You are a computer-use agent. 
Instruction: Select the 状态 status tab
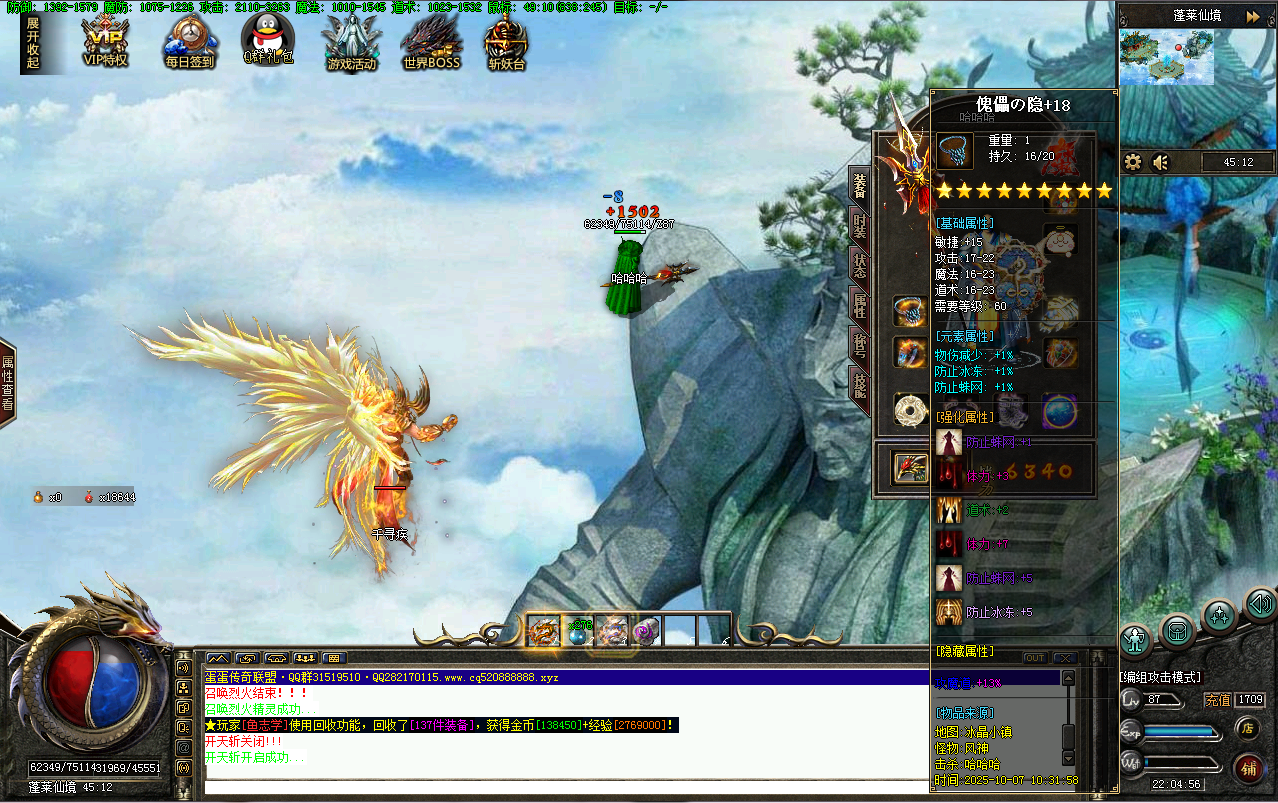[x=859, y=265]
